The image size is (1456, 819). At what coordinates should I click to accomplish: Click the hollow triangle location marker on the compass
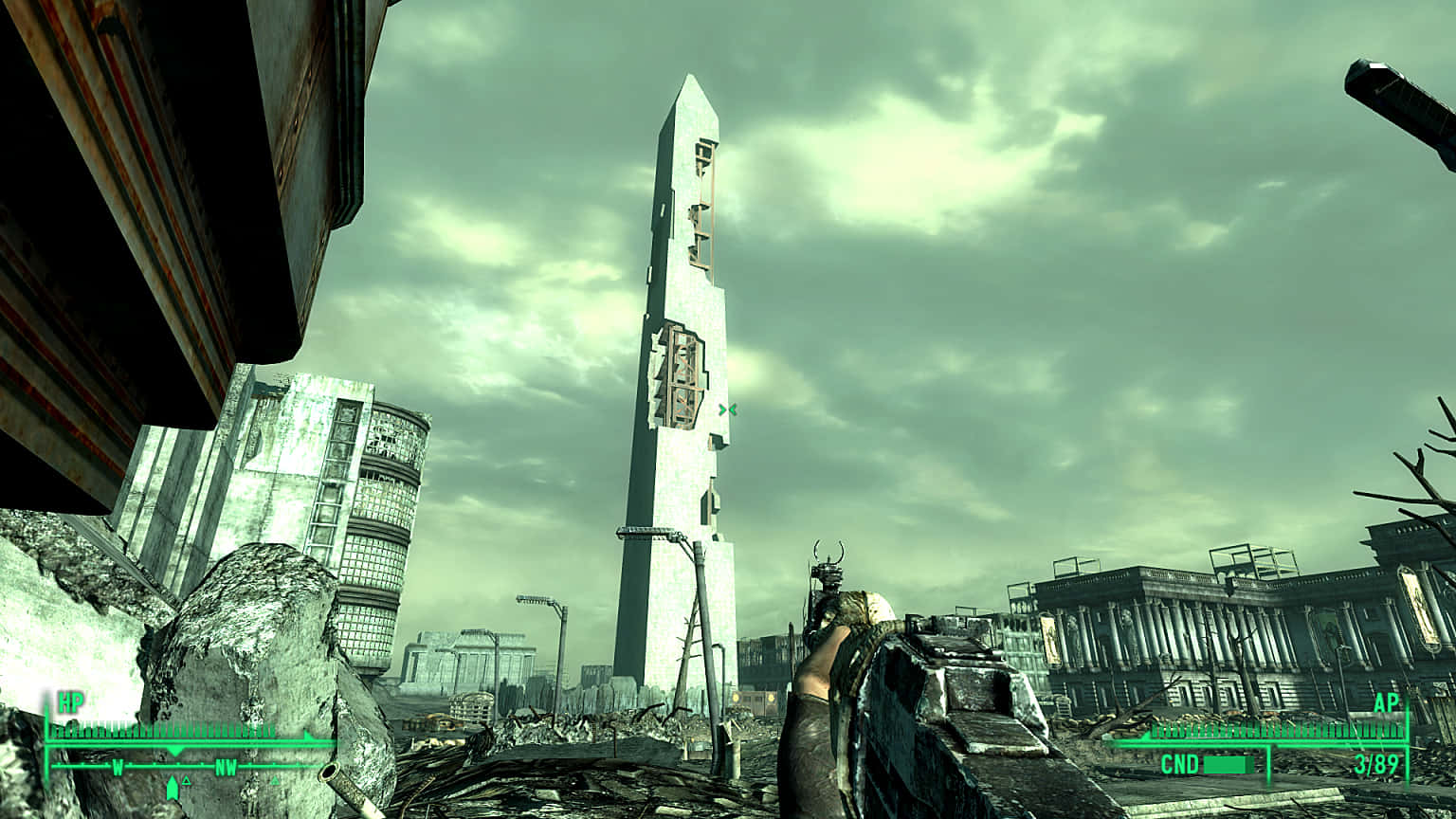click(186, 782)
